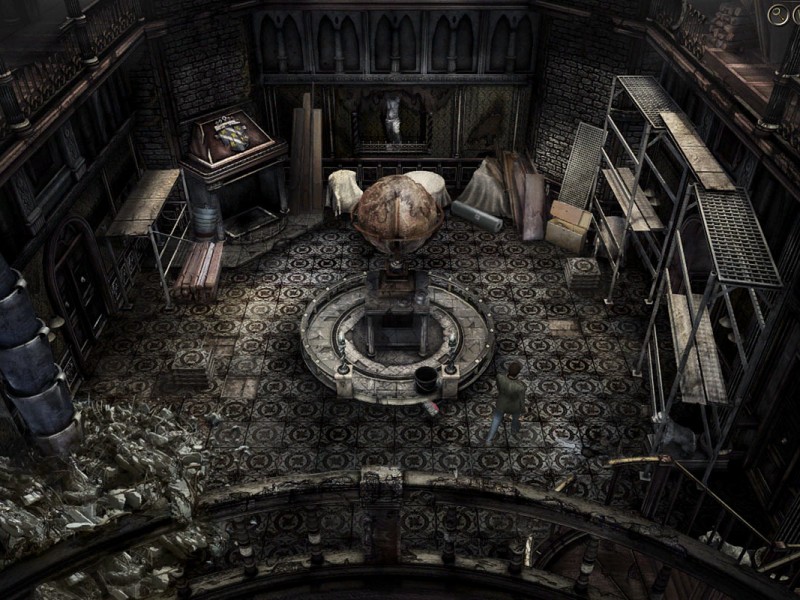This screenshot has width=800, height=600.
Task: Click the magnifying glass ring icon
Action: click(x=776, y=13)
